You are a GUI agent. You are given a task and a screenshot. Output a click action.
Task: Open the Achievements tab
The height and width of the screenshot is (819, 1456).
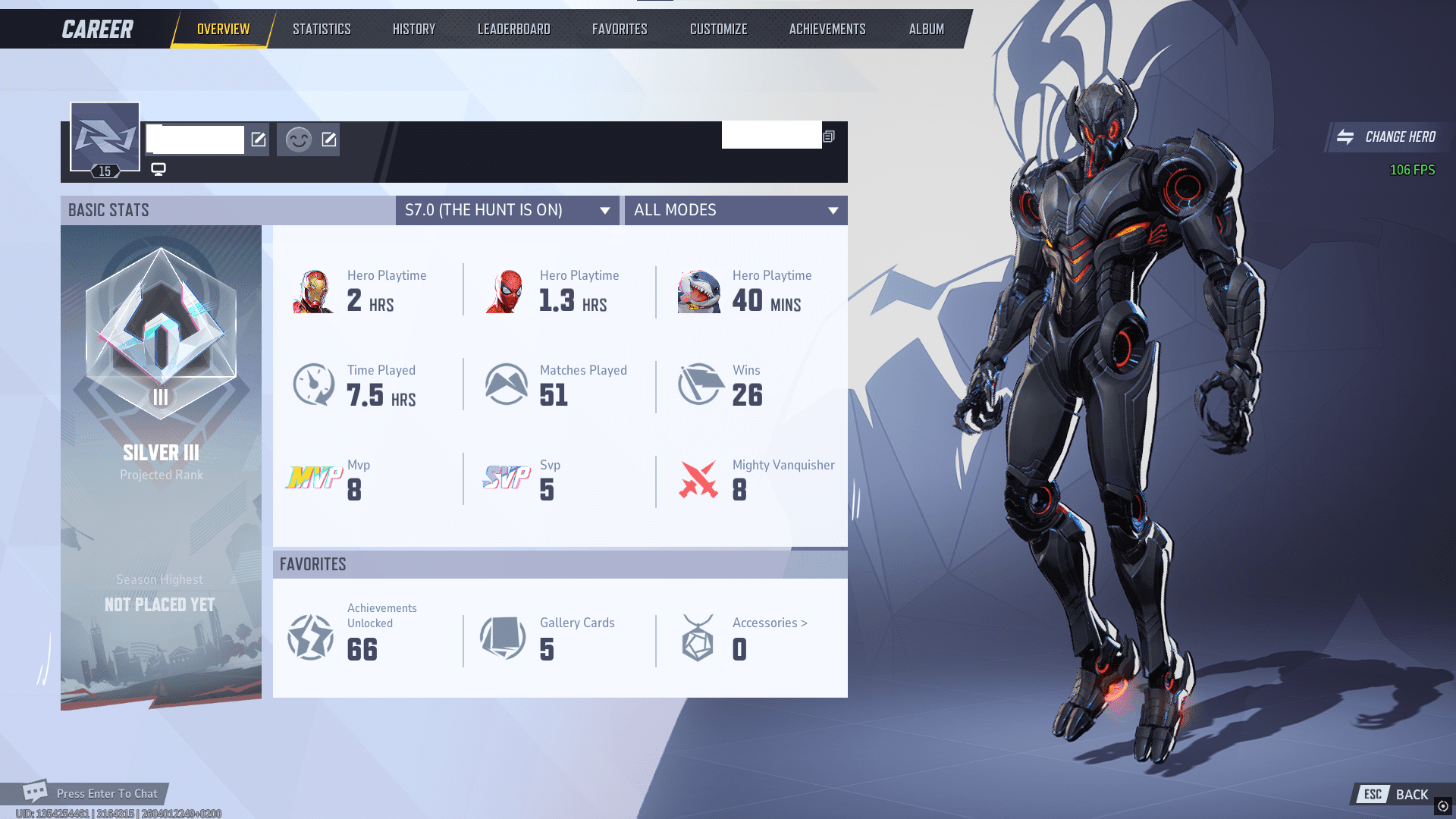[x=827, y=29]
